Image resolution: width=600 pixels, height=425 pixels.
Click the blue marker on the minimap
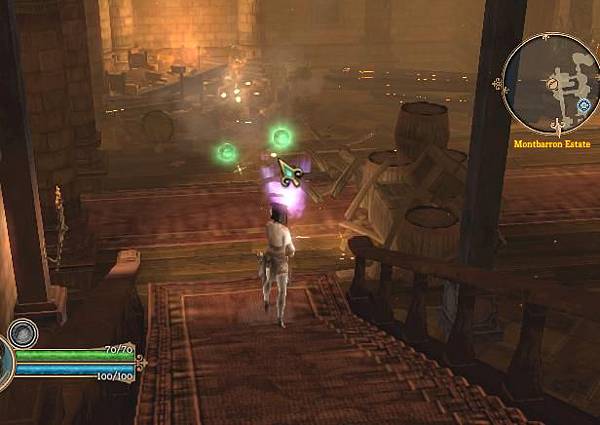coord(583,104)
